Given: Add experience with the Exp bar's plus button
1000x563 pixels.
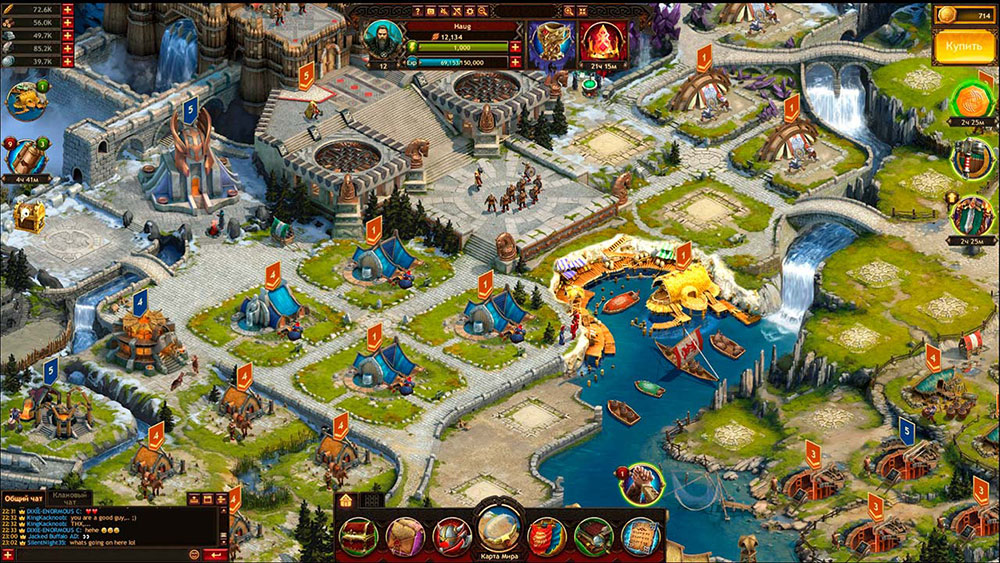Looking at the screenshot, I should point(516,61).
